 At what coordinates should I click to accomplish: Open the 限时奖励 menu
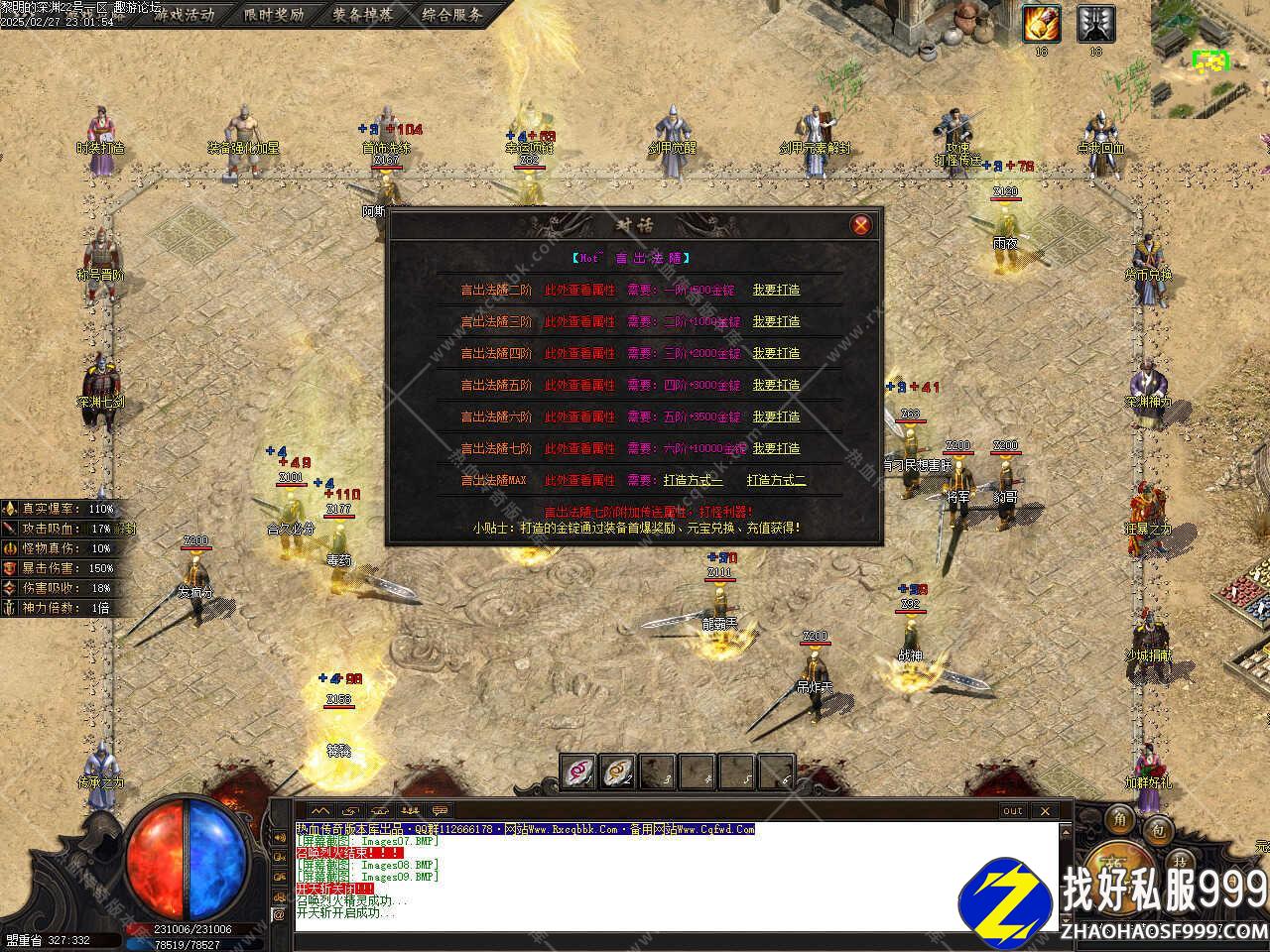[274, 15]
